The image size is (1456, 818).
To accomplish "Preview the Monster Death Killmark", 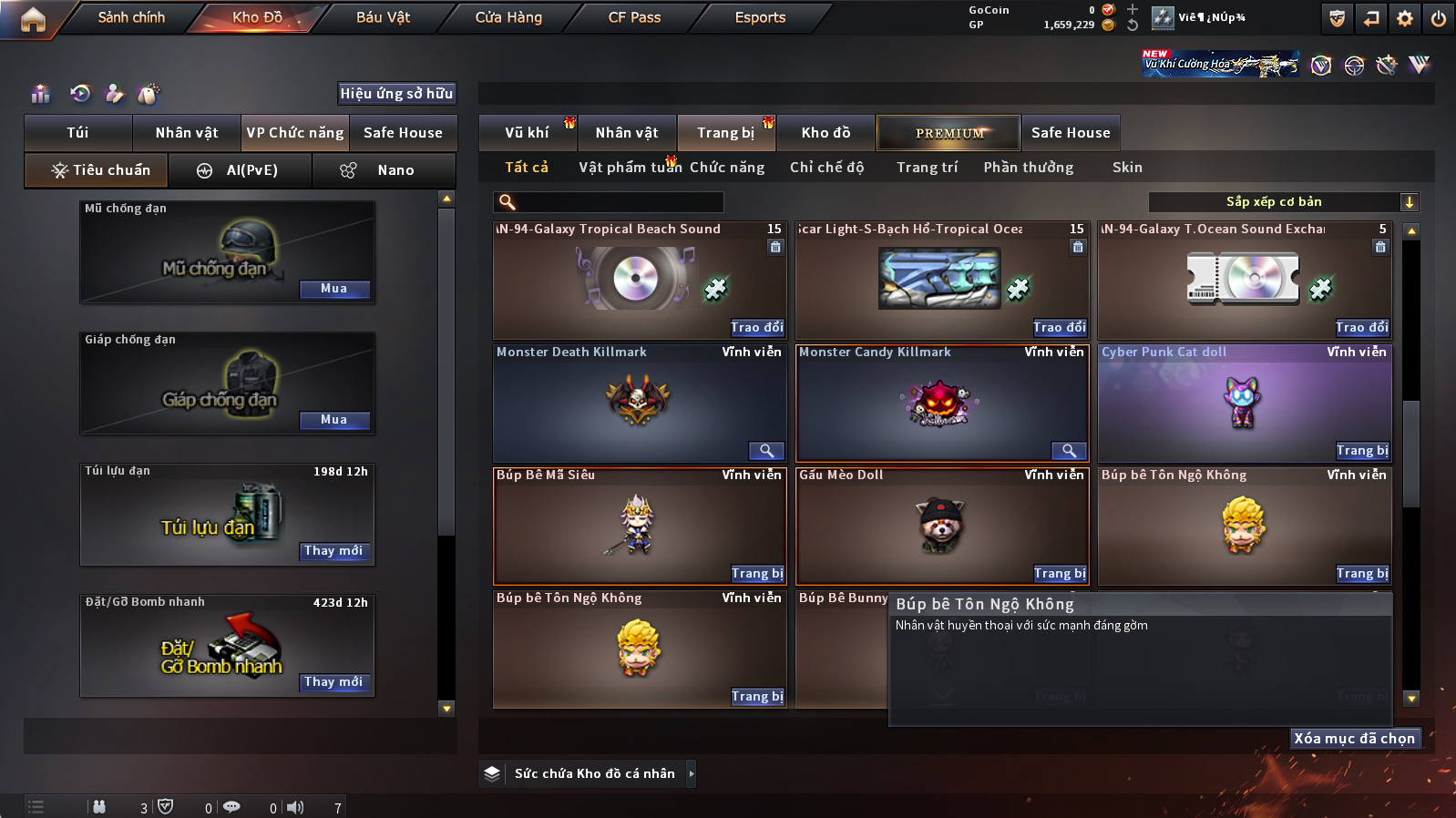I will [766, 451].
